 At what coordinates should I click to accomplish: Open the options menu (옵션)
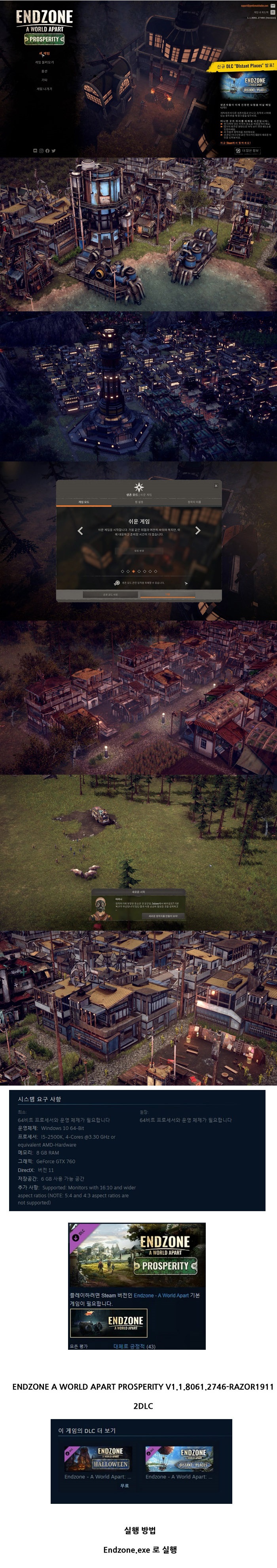(44, 71)
